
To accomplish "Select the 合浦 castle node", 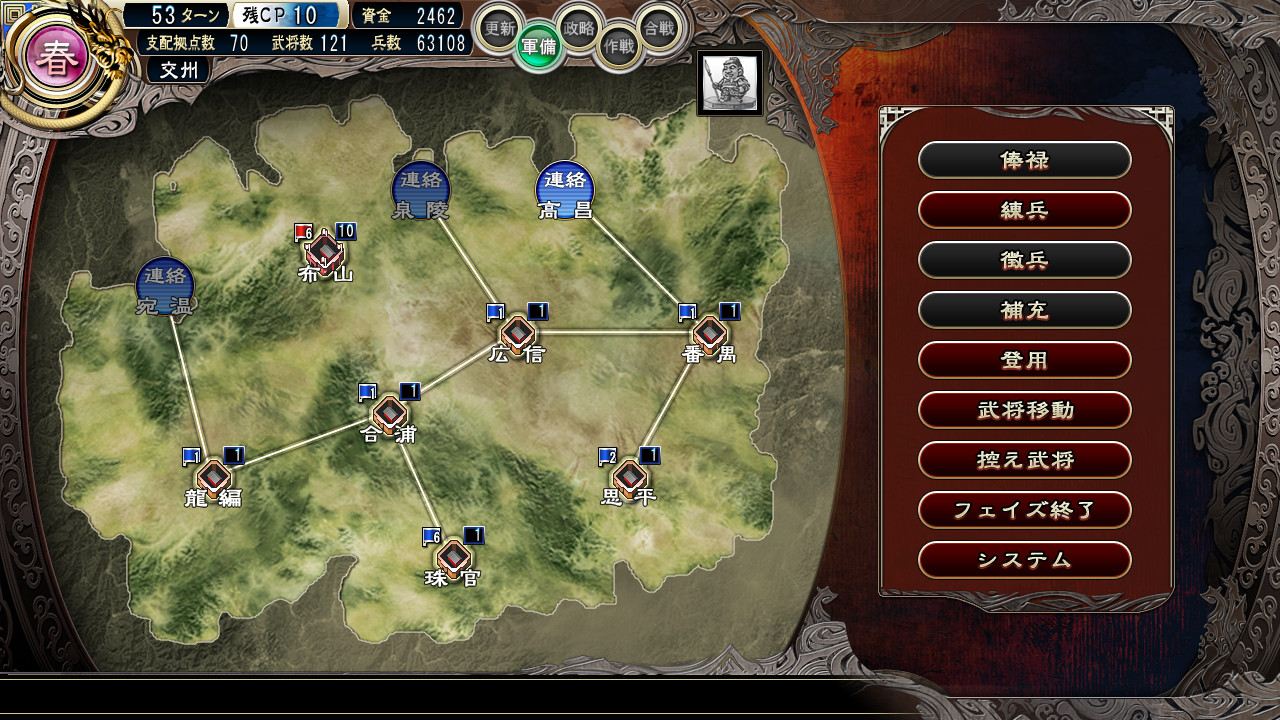I will tap(389, 413).
